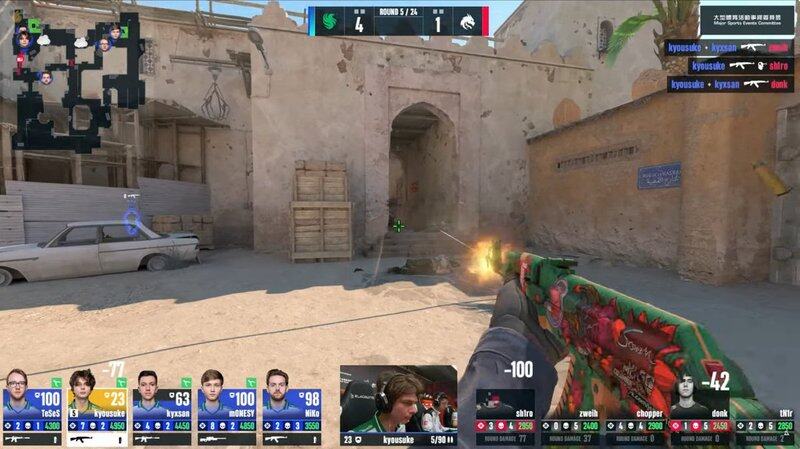Screen dimensions: 800x449
Task: Select kyousuke's player card in the team row
Action: pos(96,407)
